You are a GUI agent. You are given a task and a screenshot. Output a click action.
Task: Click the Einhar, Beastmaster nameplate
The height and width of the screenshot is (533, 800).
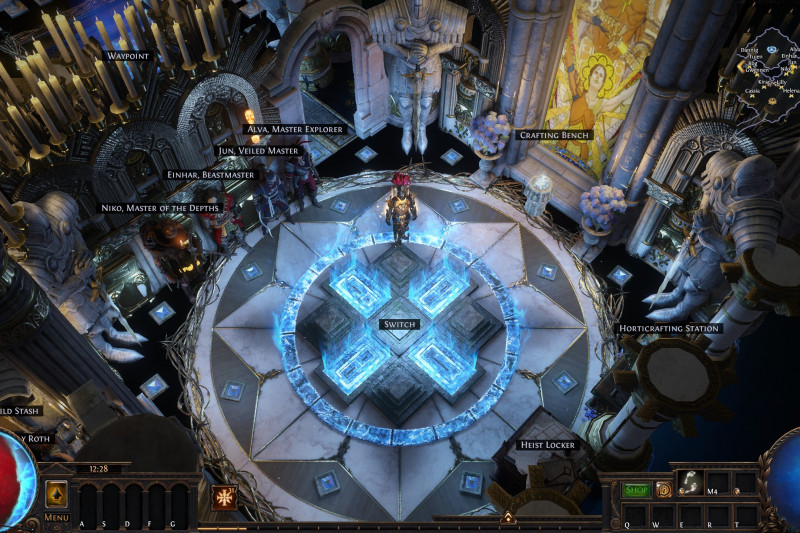click(x=211, y=174)
